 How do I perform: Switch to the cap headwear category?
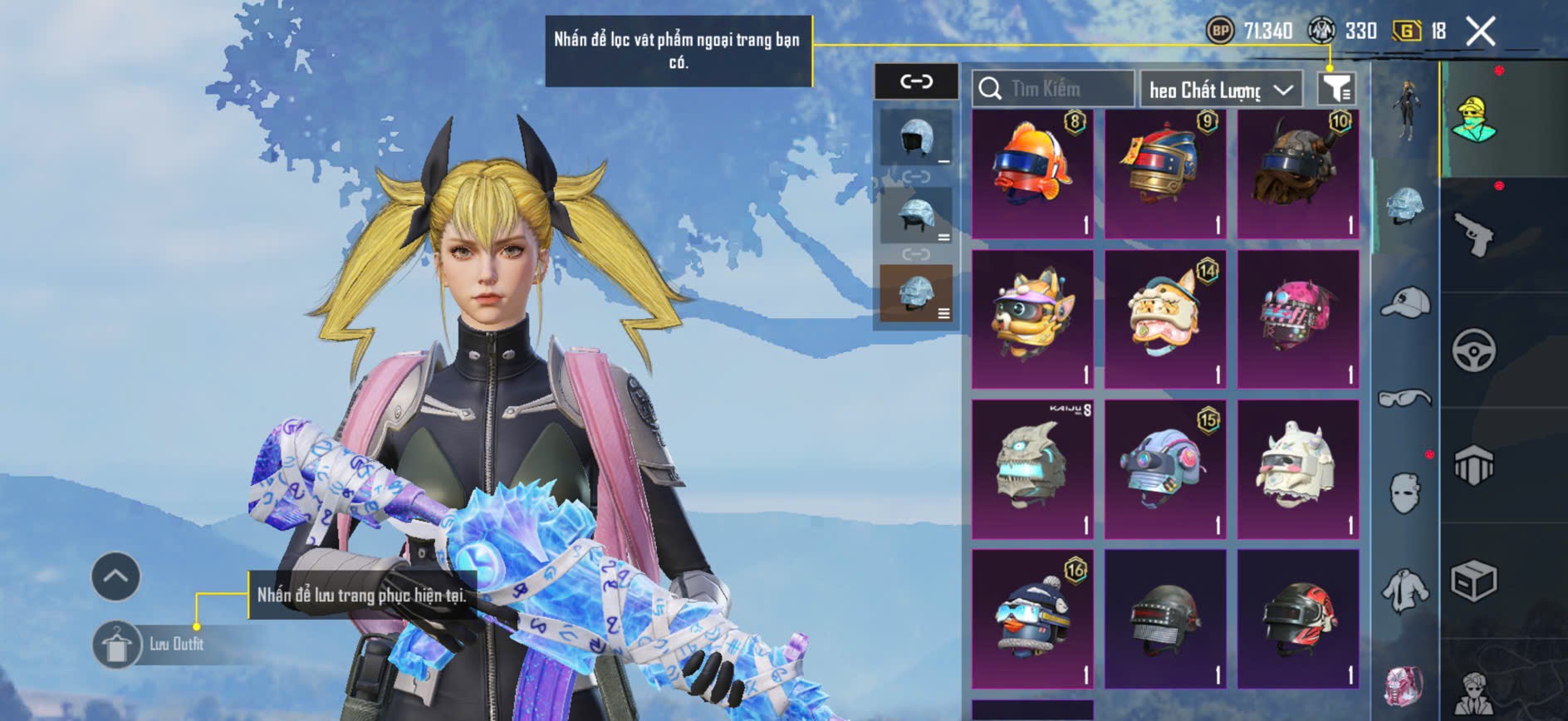point(1405,302)
